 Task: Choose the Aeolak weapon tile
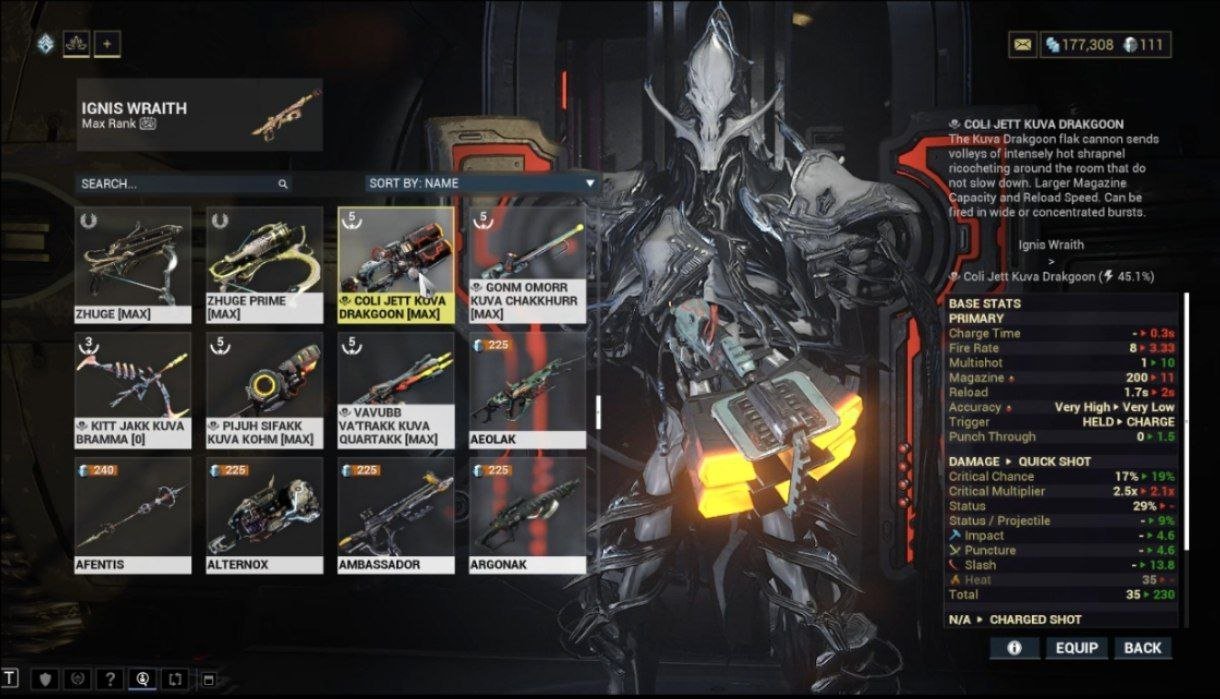(x=527, y=390)
